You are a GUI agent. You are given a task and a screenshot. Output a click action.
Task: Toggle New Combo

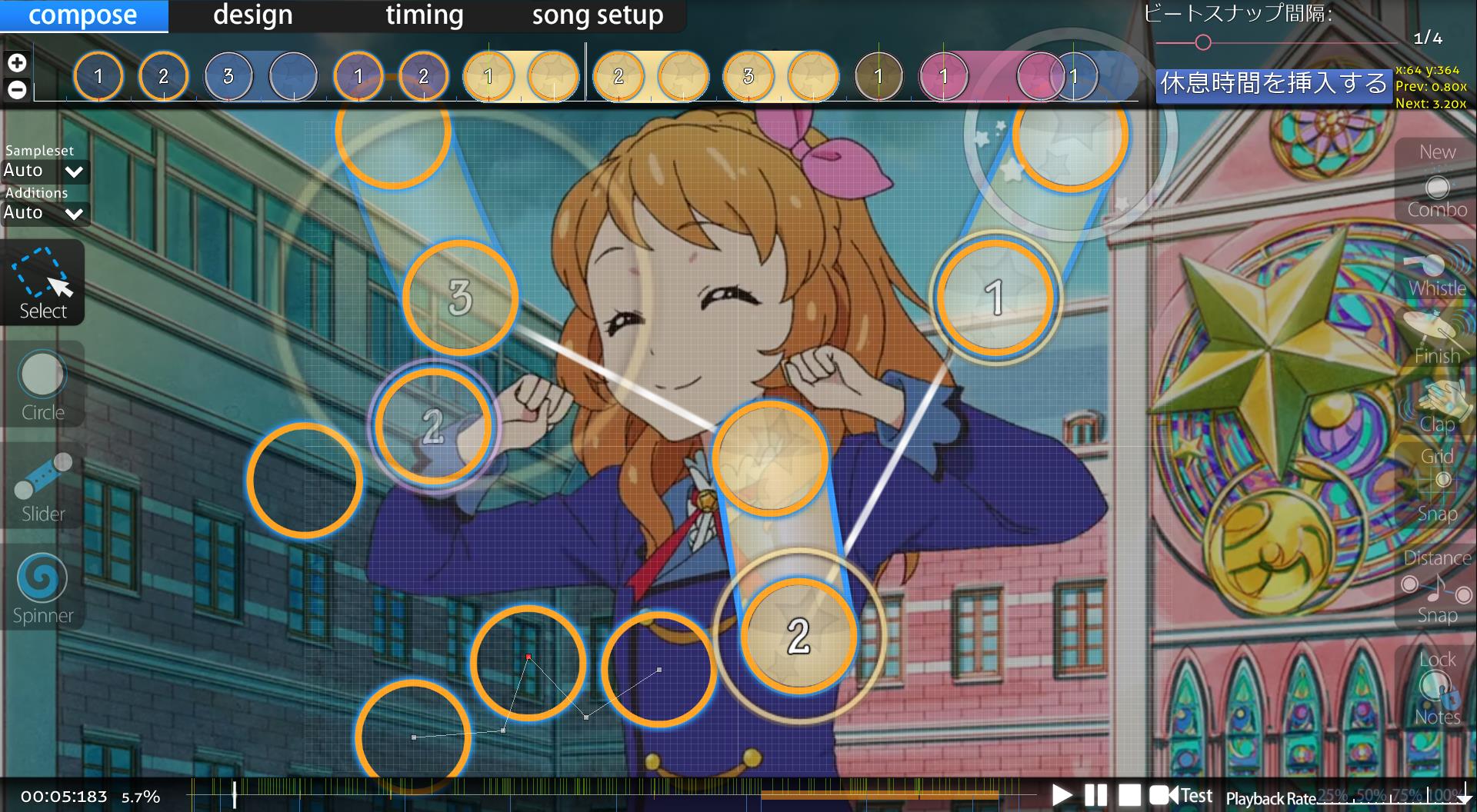click(1436, 181)
